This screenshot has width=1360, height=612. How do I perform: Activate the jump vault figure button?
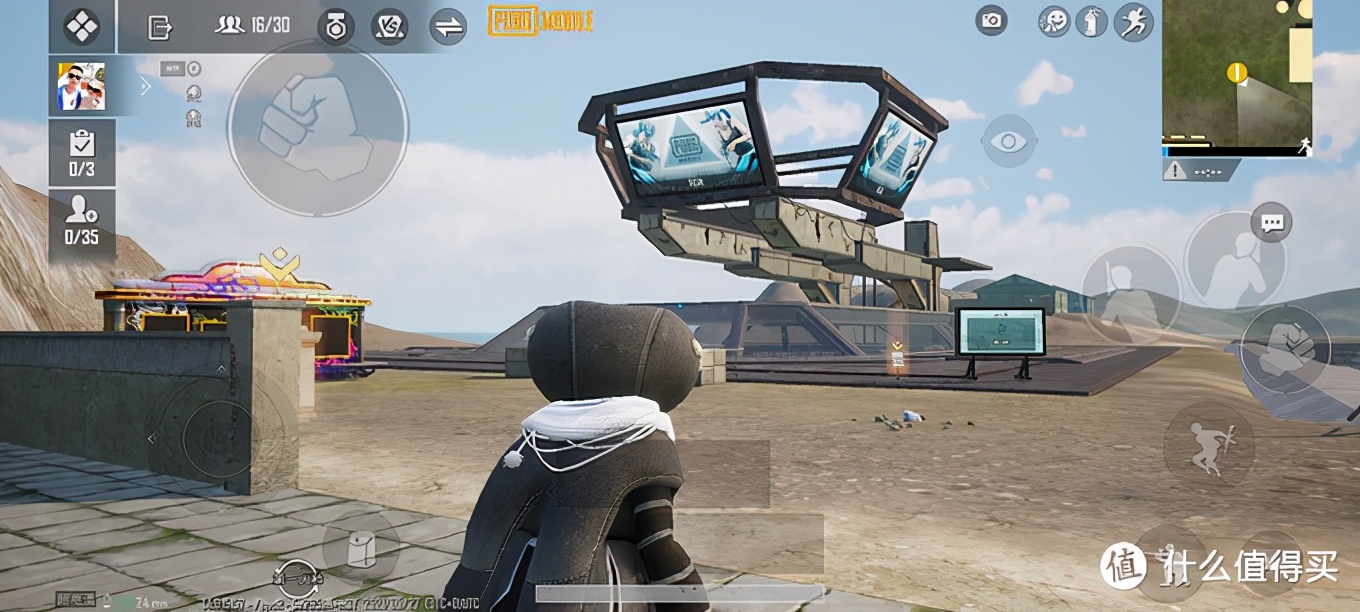1207,446
